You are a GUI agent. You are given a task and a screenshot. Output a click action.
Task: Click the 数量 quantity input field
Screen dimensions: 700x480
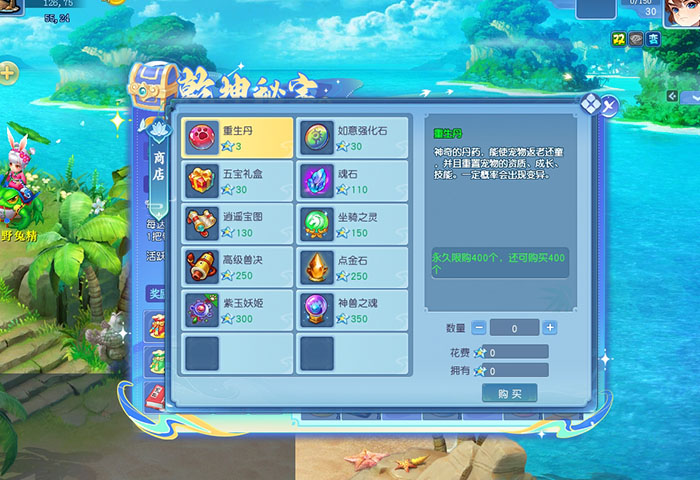514,328
